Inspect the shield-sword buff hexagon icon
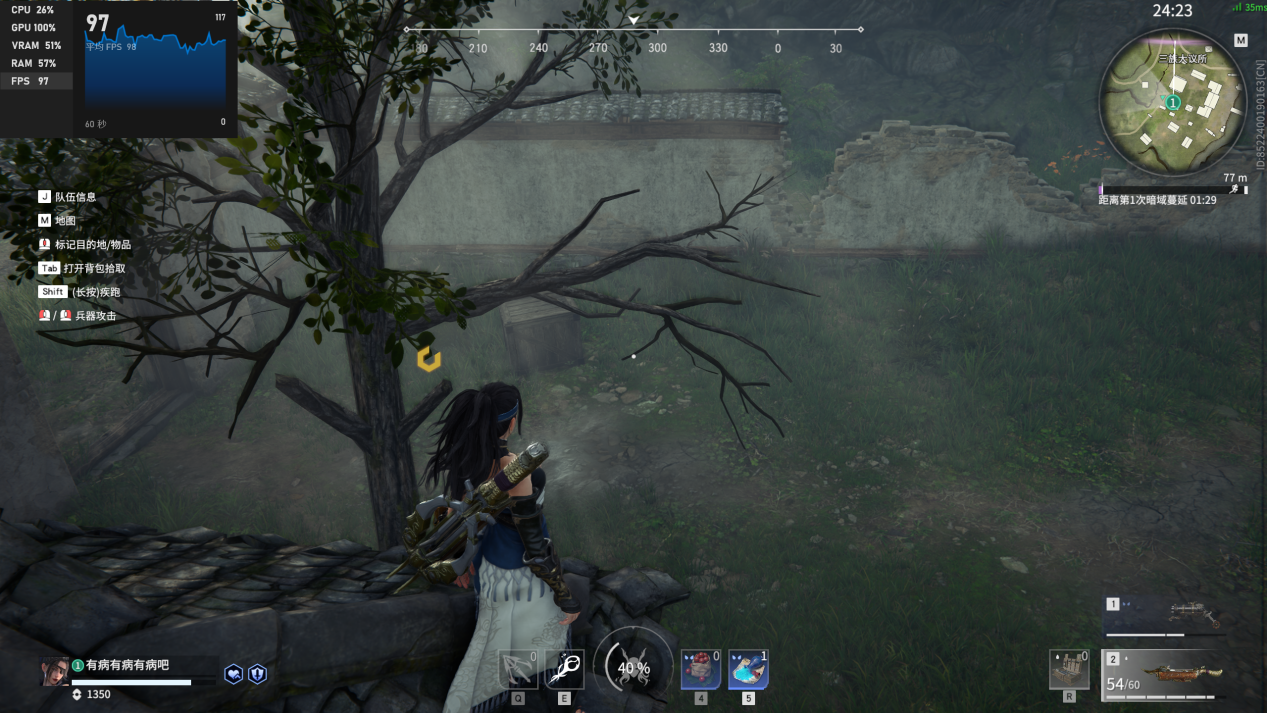This screenshot has width=1267, height=713. pyautogui.click(x=258, y=674)
